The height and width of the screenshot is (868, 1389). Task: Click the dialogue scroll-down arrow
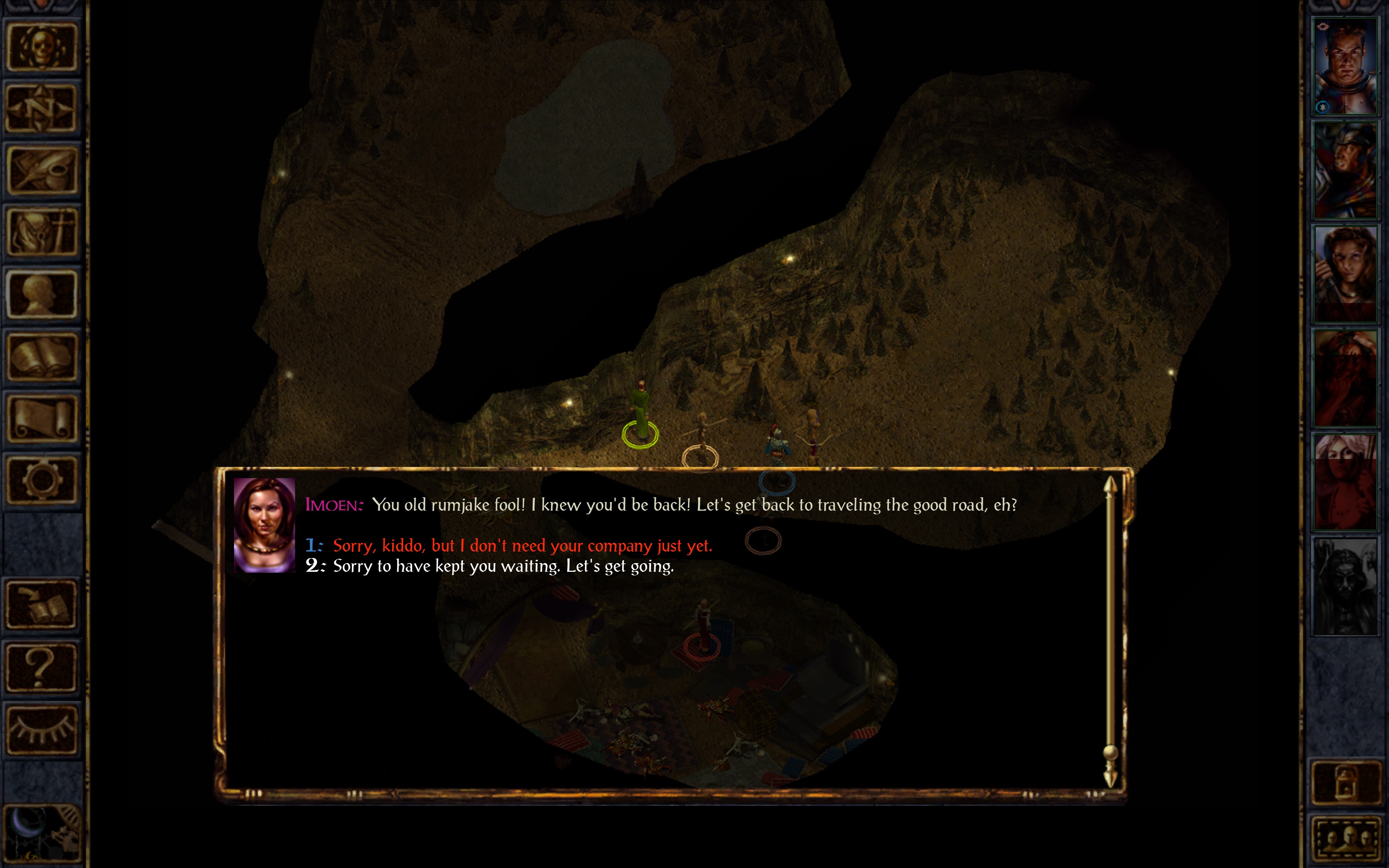pos(1110,778)
